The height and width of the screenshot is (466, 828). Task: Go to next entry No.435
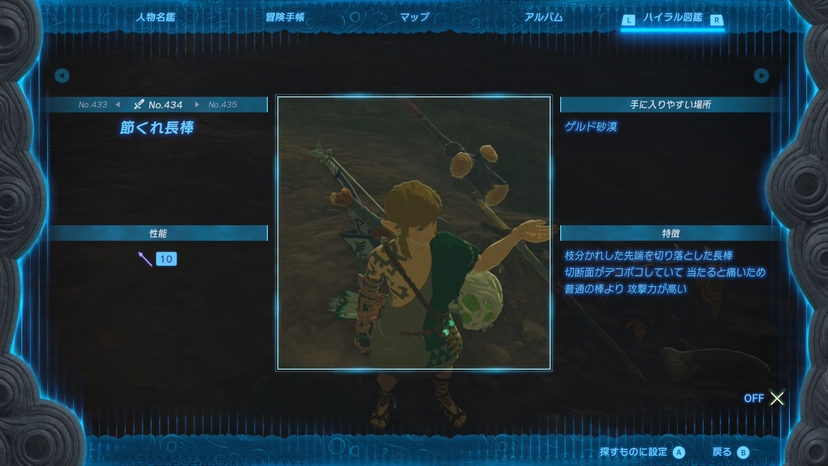(223, 105)
